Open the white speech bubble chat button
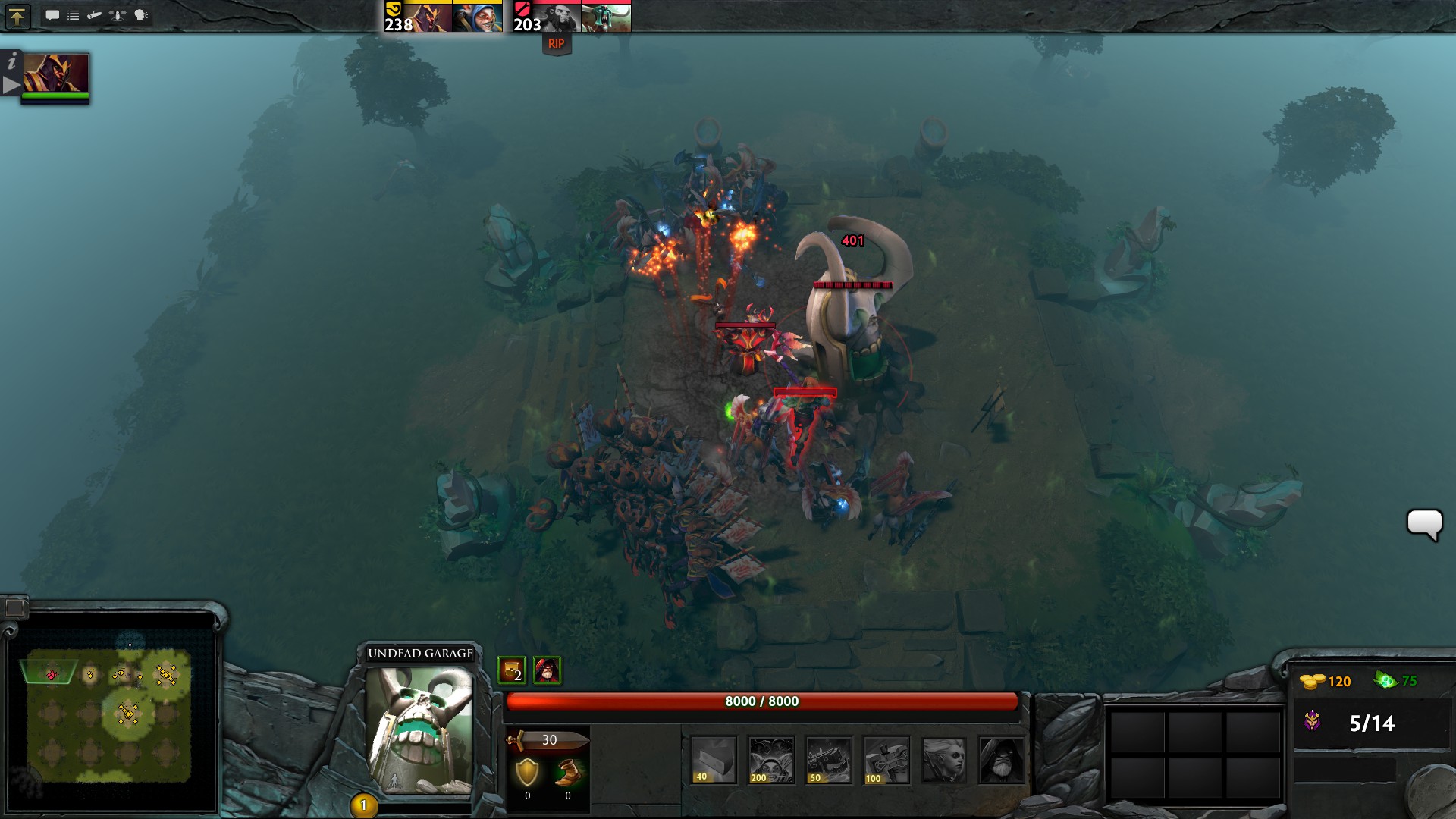The width and height of the screenshot is (1456, 819). click(1423, 524)
